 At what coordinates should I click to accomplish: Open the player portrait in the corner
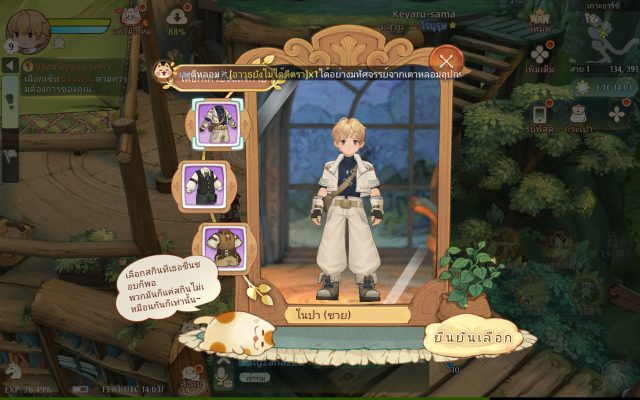pos(33,29)
